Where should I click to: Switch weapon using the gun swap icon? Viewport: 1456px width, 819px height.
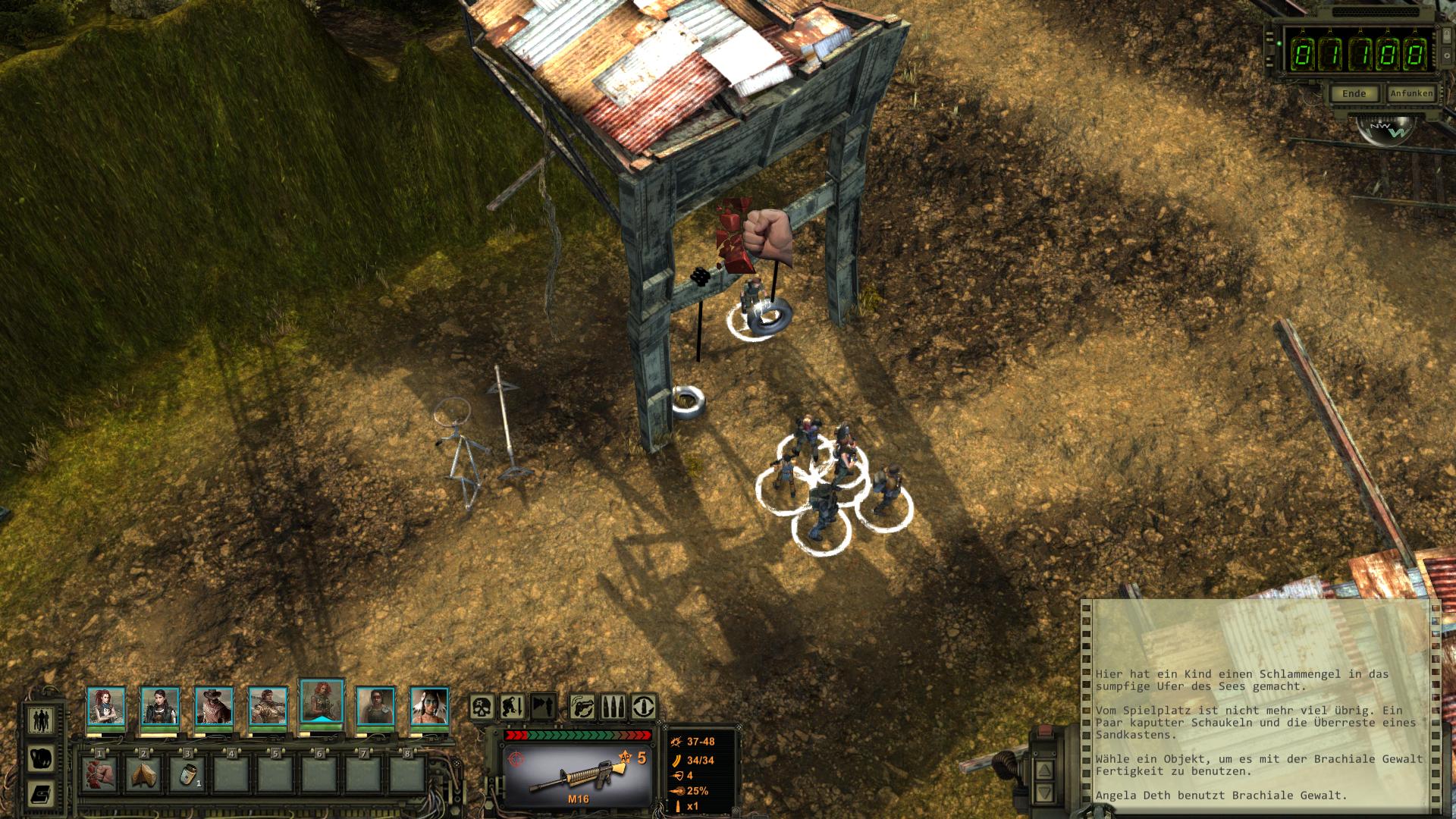[582, 707]
